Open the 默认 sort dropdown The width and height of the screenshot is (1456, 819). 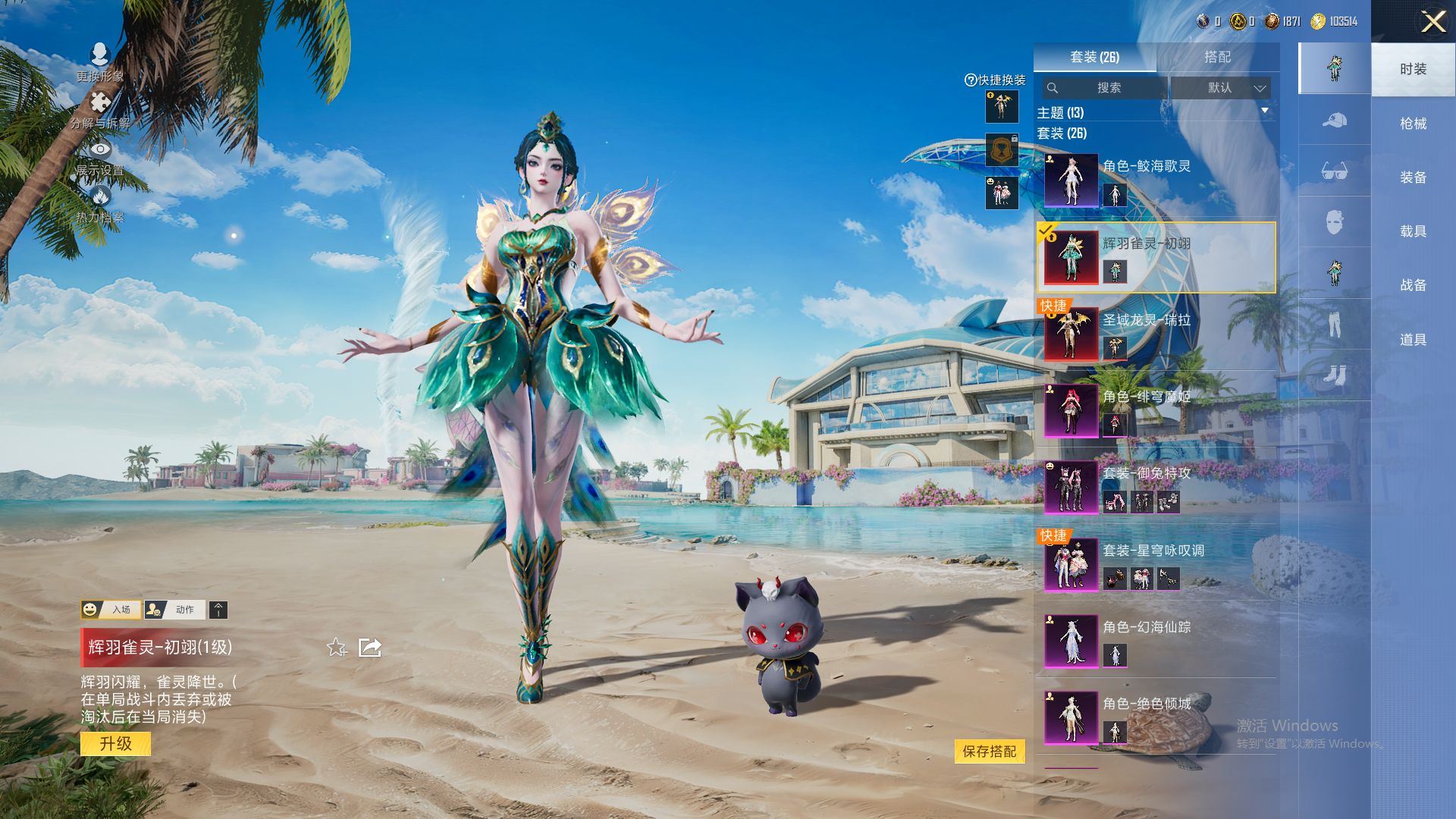click(x=1220, y=88)
